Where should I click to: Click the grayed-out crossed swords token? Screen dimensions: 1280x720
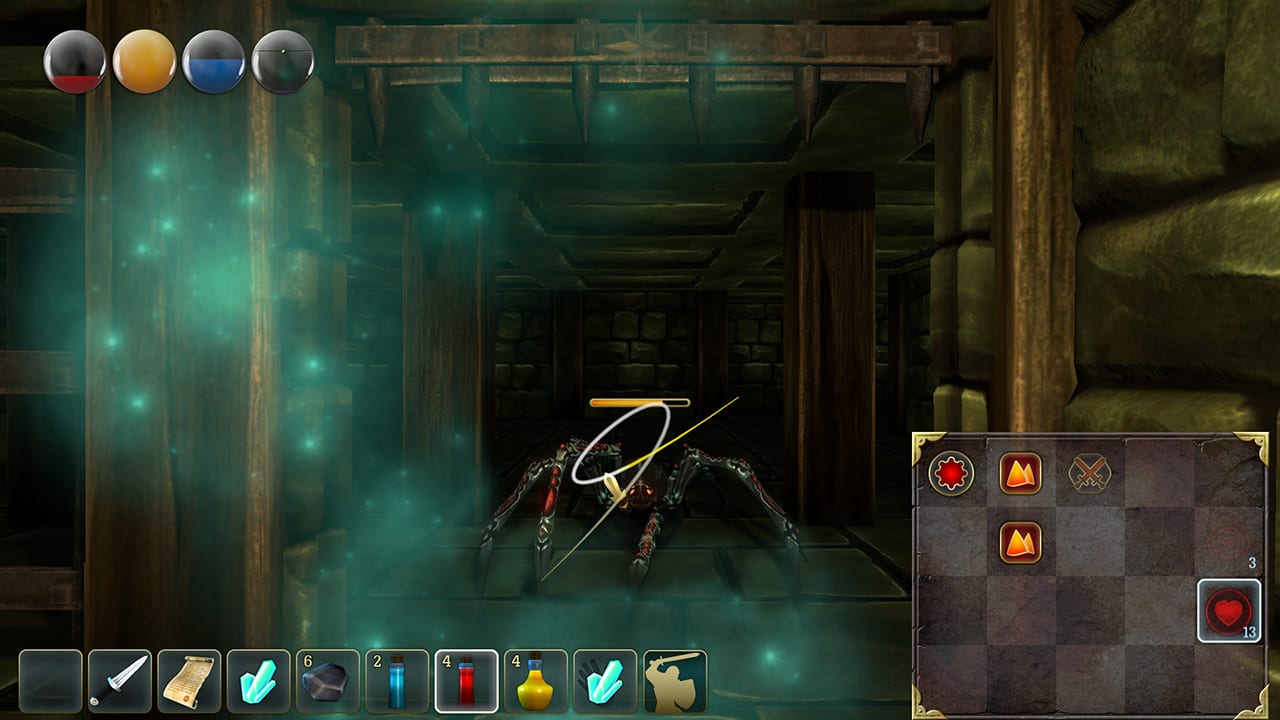(1090, 472)
